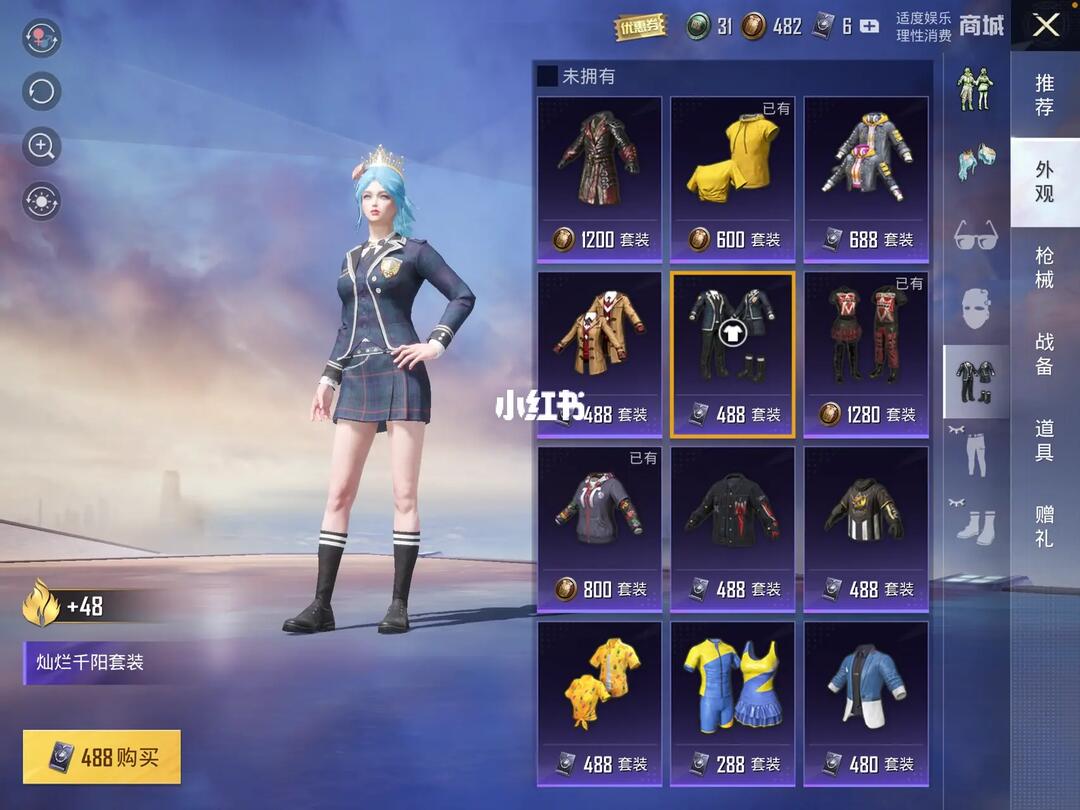
Task: Go to the 道具 tab
Action: tap(1044, 440)
